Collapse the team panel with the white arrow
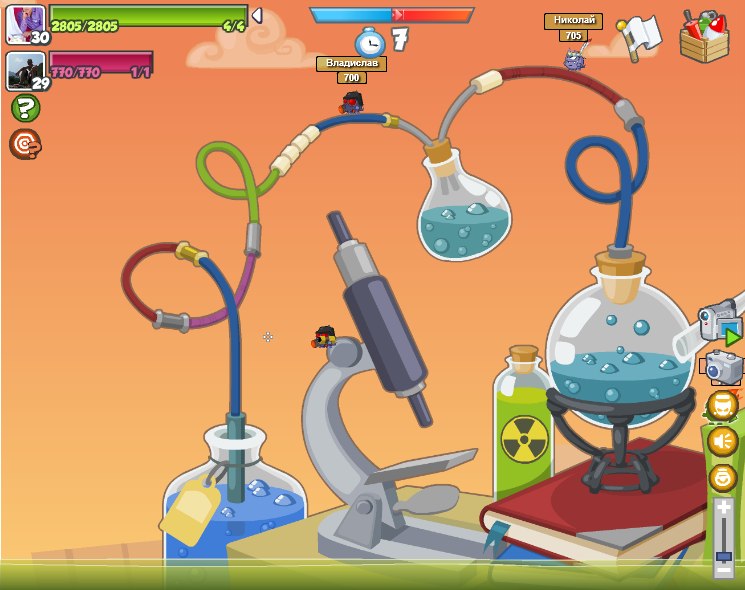The width and height of the screenshot is (745, 590). click(257, 16)
